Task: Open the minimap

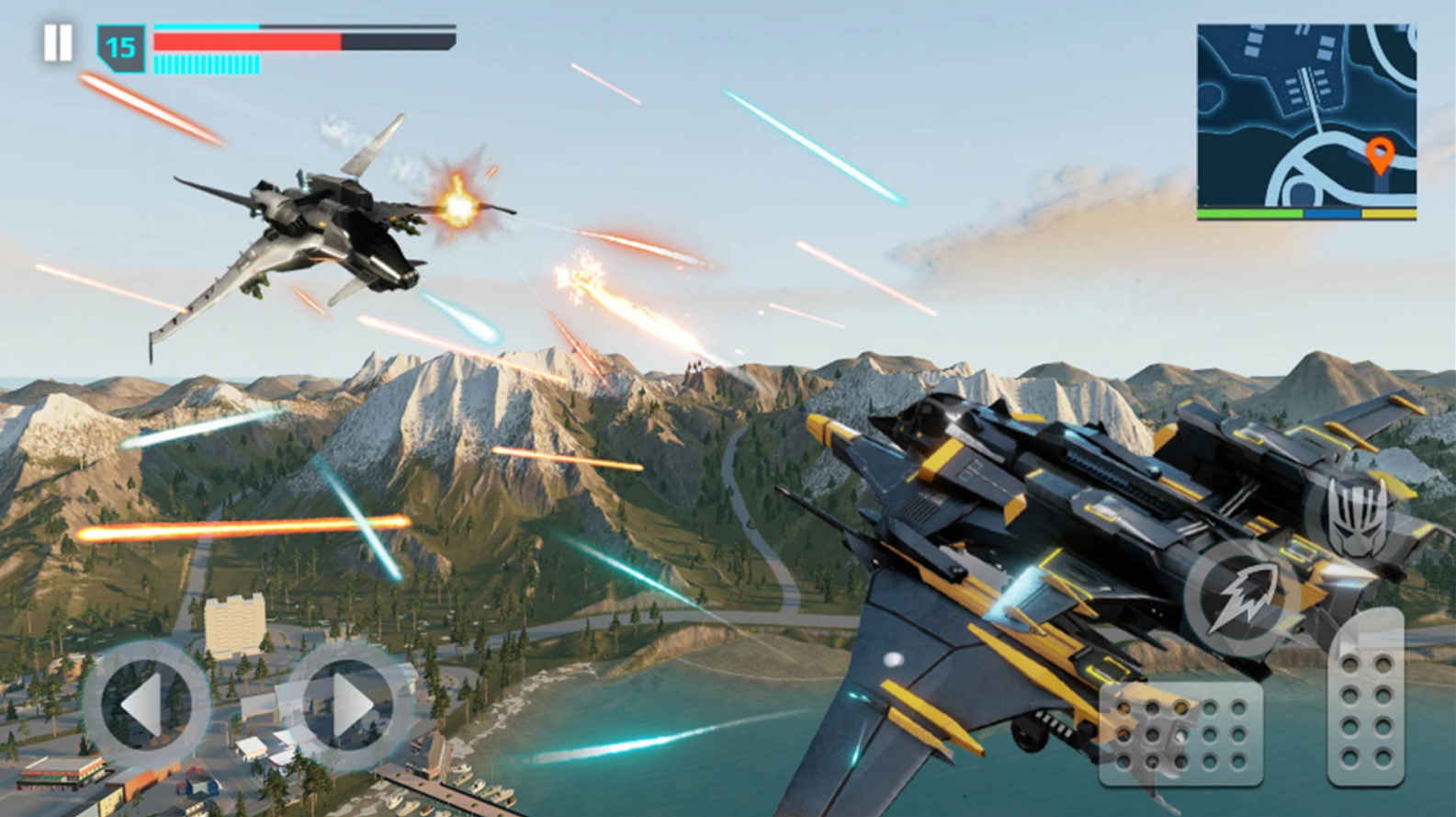Action: (1305, 121)
